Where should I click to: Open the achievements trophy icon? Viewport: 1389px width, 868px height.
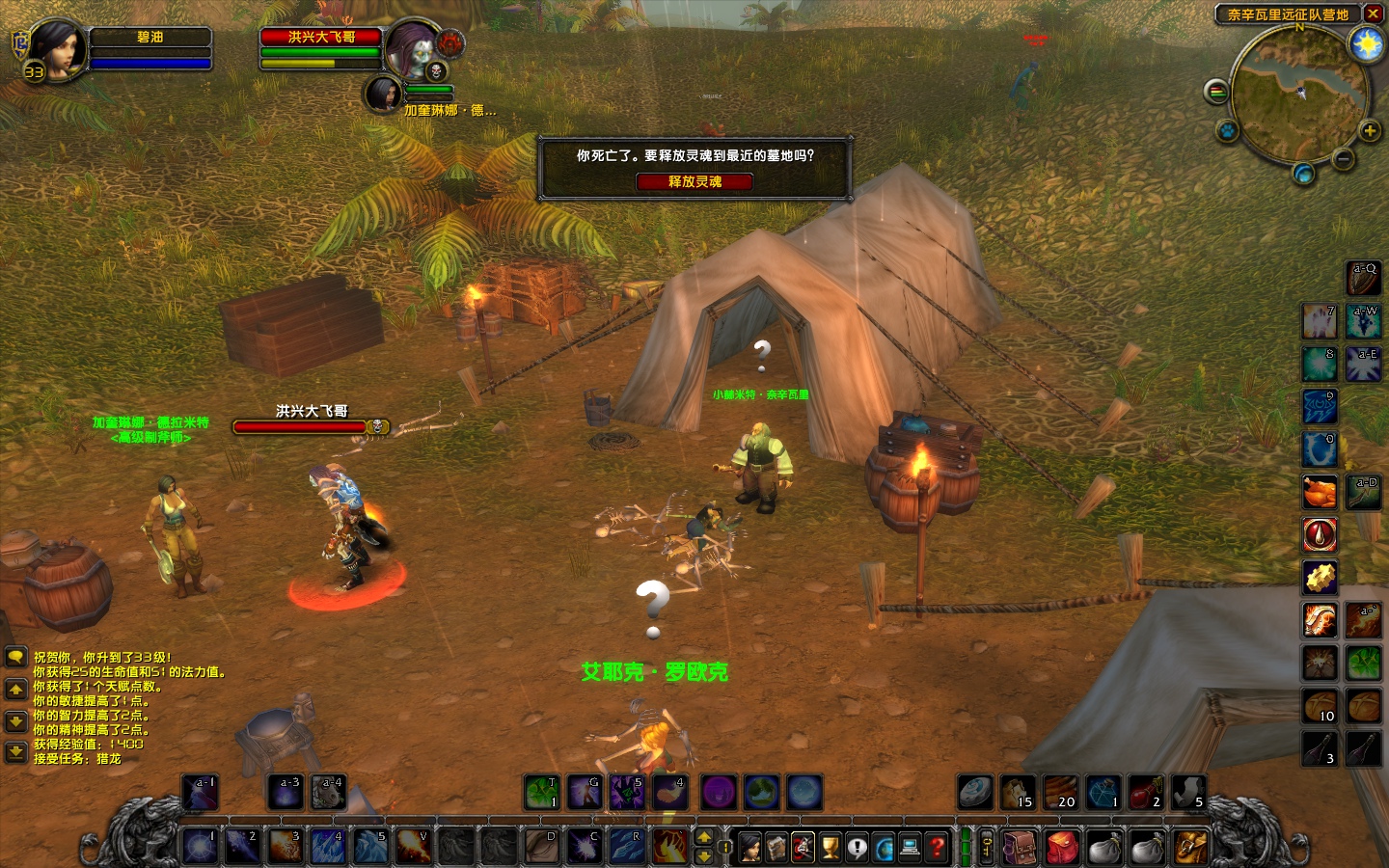(x=828, y=846)
